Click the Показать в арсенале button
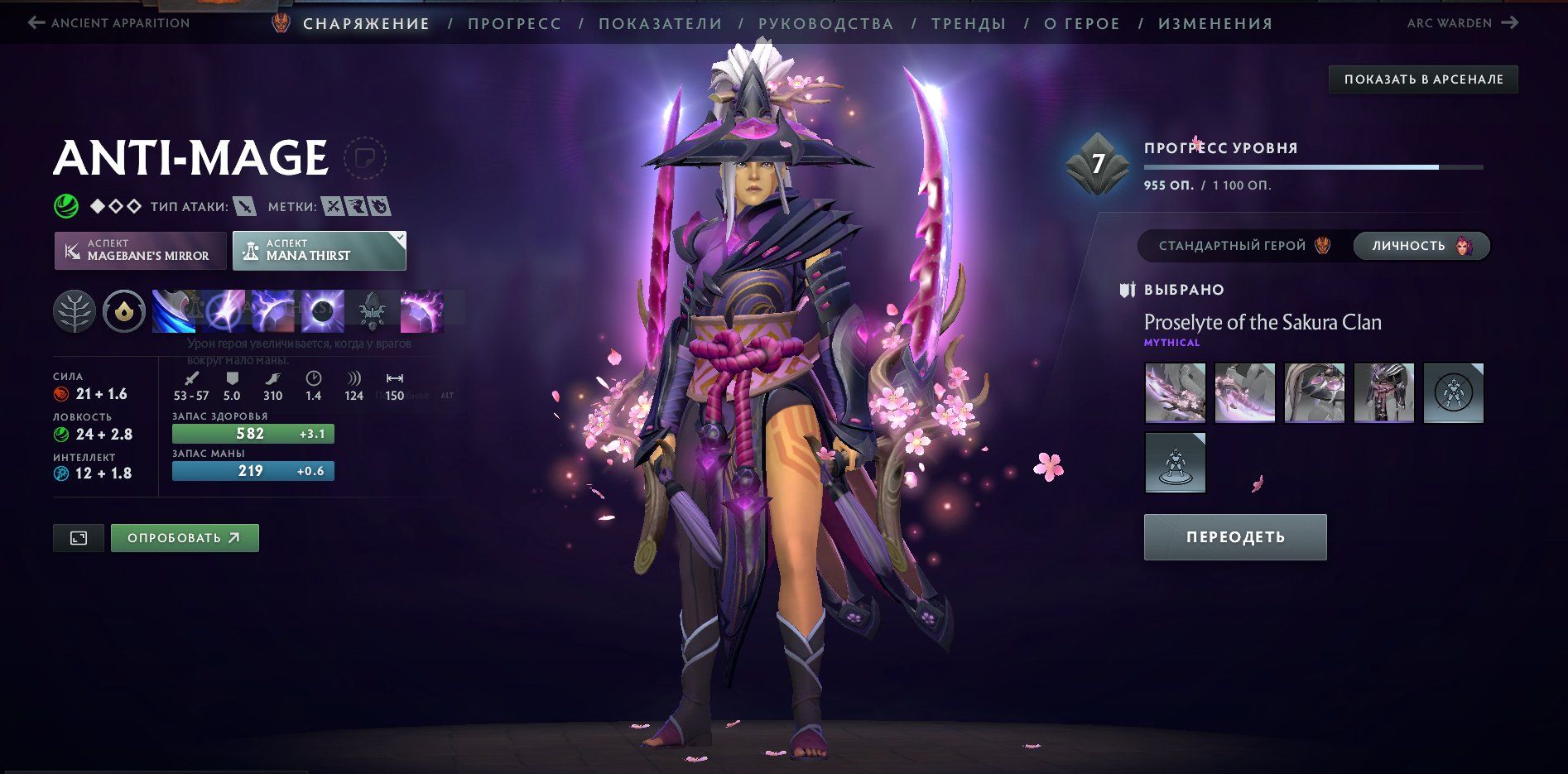Viewport: 1568px width, 774px height. [x=1423, y=79]
